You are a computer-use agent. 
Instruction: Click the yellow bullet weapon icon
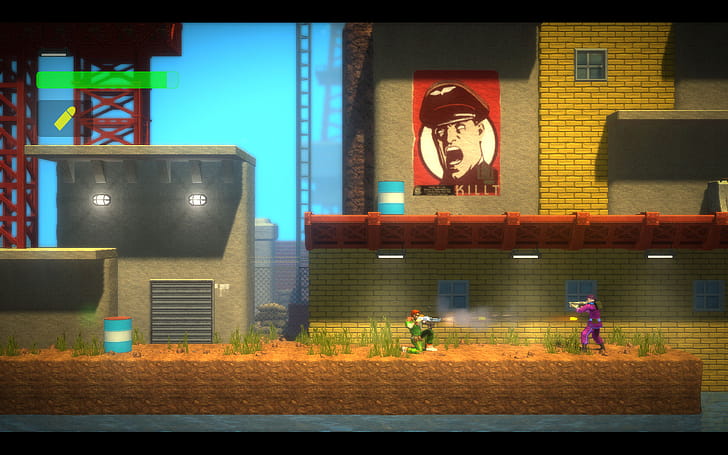pyautogui.click(x=65, y=118)
